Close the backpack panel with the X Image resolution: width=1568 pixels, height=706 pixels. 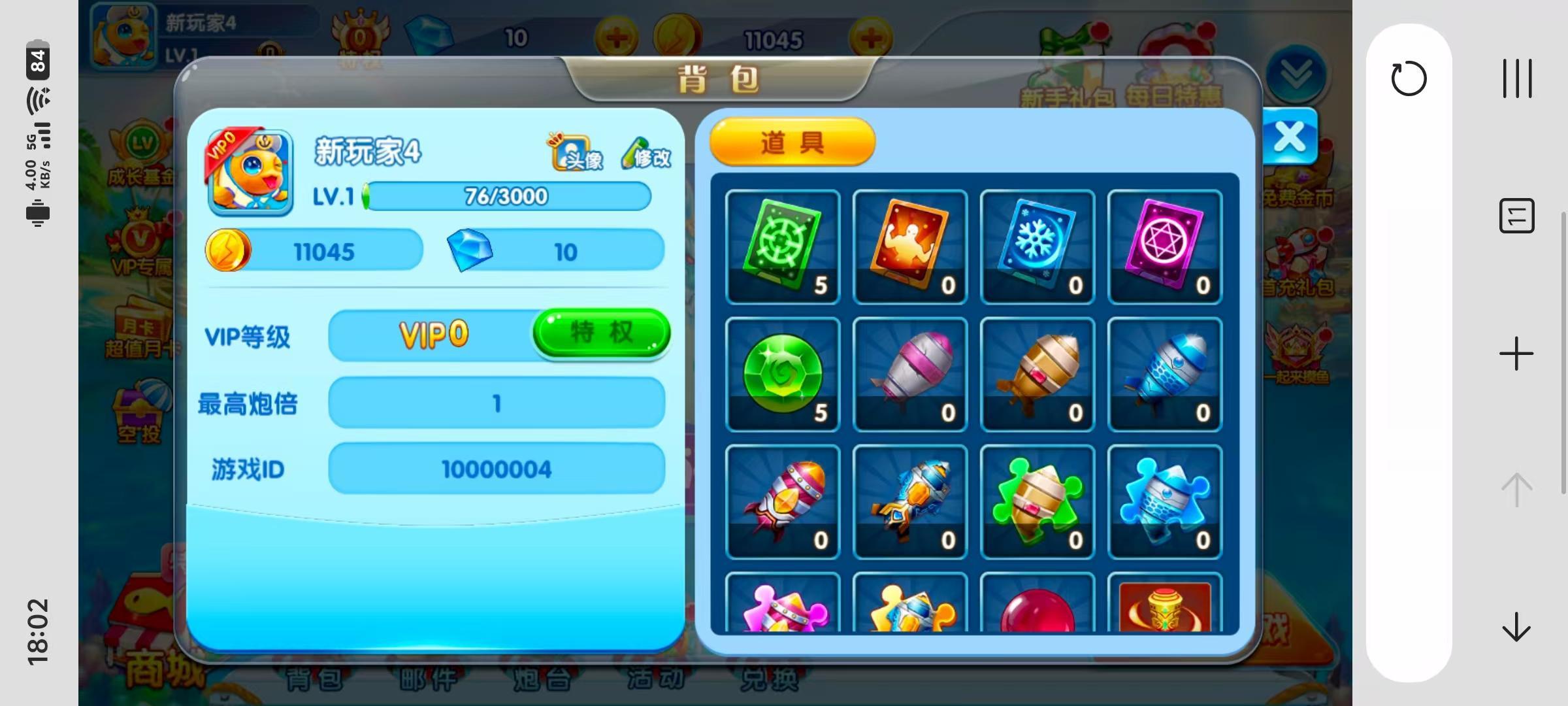coord(1290,137)
